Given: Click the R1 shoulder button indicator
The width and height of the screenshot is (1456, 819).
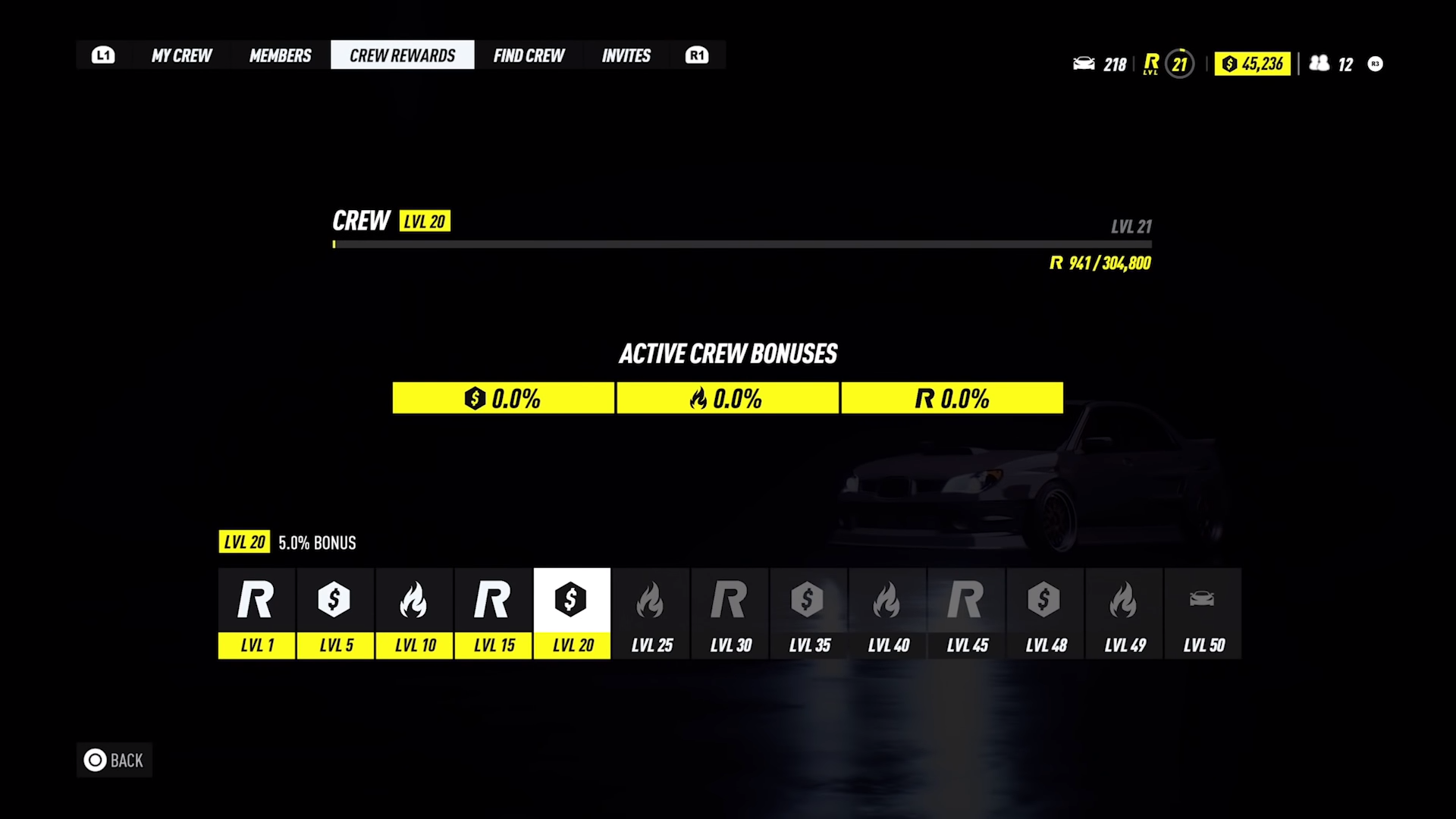Looking at the screenshot, I should click(x=696, y=55).
